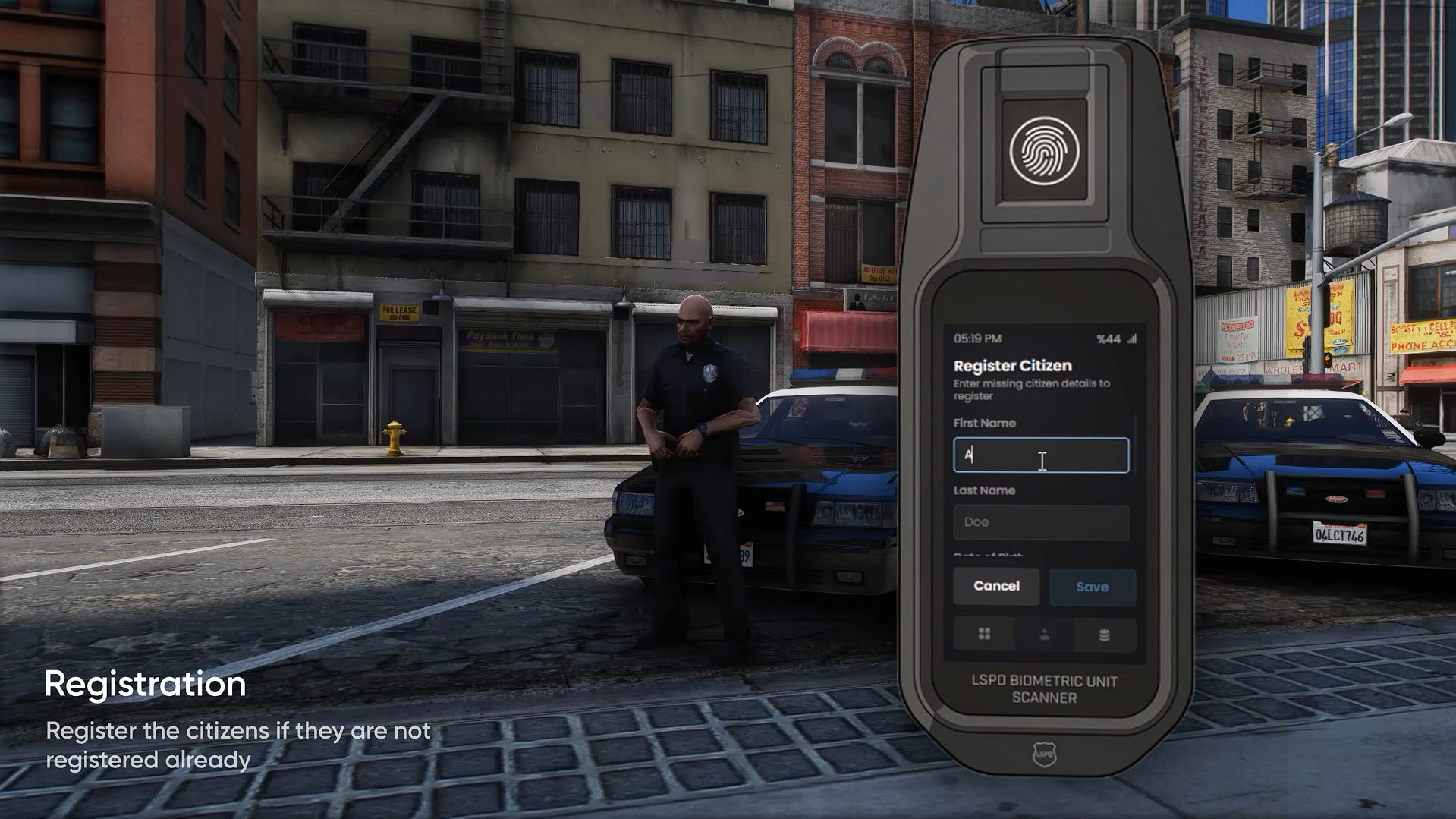The height and width of the screenshot is (819, 1456).
Task: Click the First Name input field
Action: 1040,455
